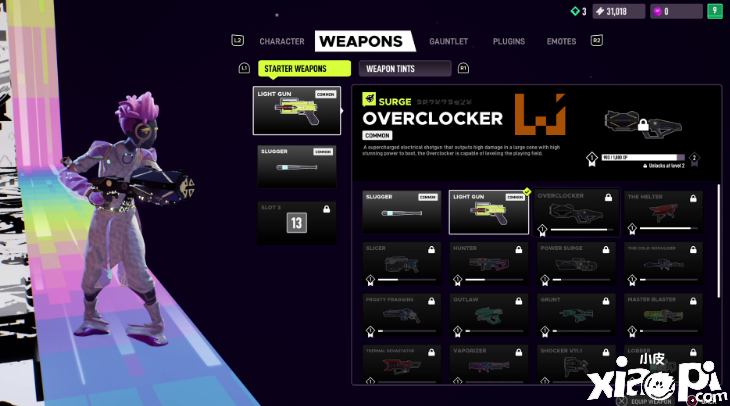The image size is (730, 406).
Task: Pick the locked Slicer weapon tile
Action: coord(401,263)
